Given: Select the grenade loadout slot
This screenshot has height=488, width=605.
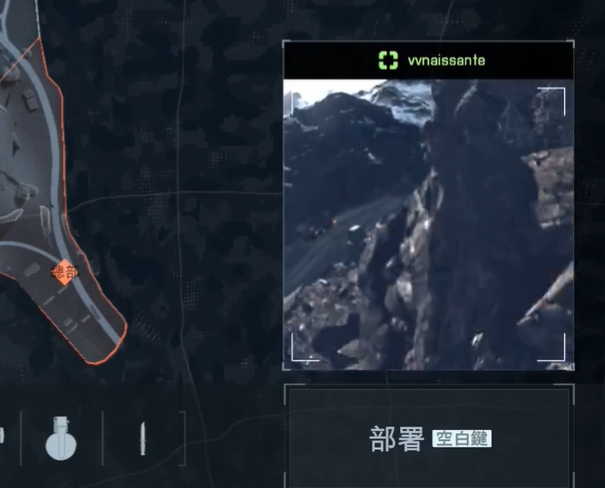Looking at the screenshot, I should pos(61,438).
